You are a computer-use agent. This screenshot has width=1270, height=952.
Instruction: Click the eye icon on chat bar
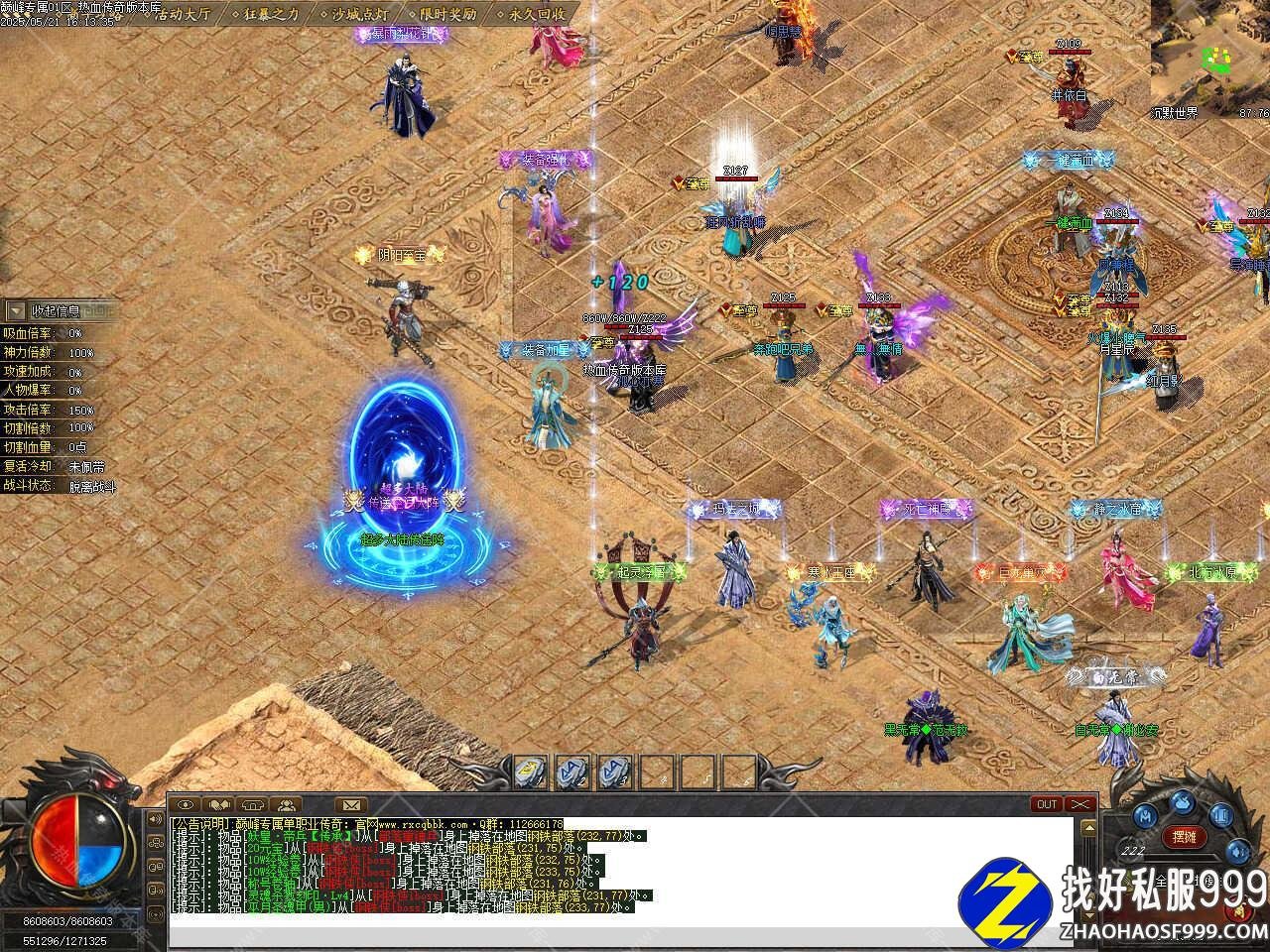pos(187,804)
